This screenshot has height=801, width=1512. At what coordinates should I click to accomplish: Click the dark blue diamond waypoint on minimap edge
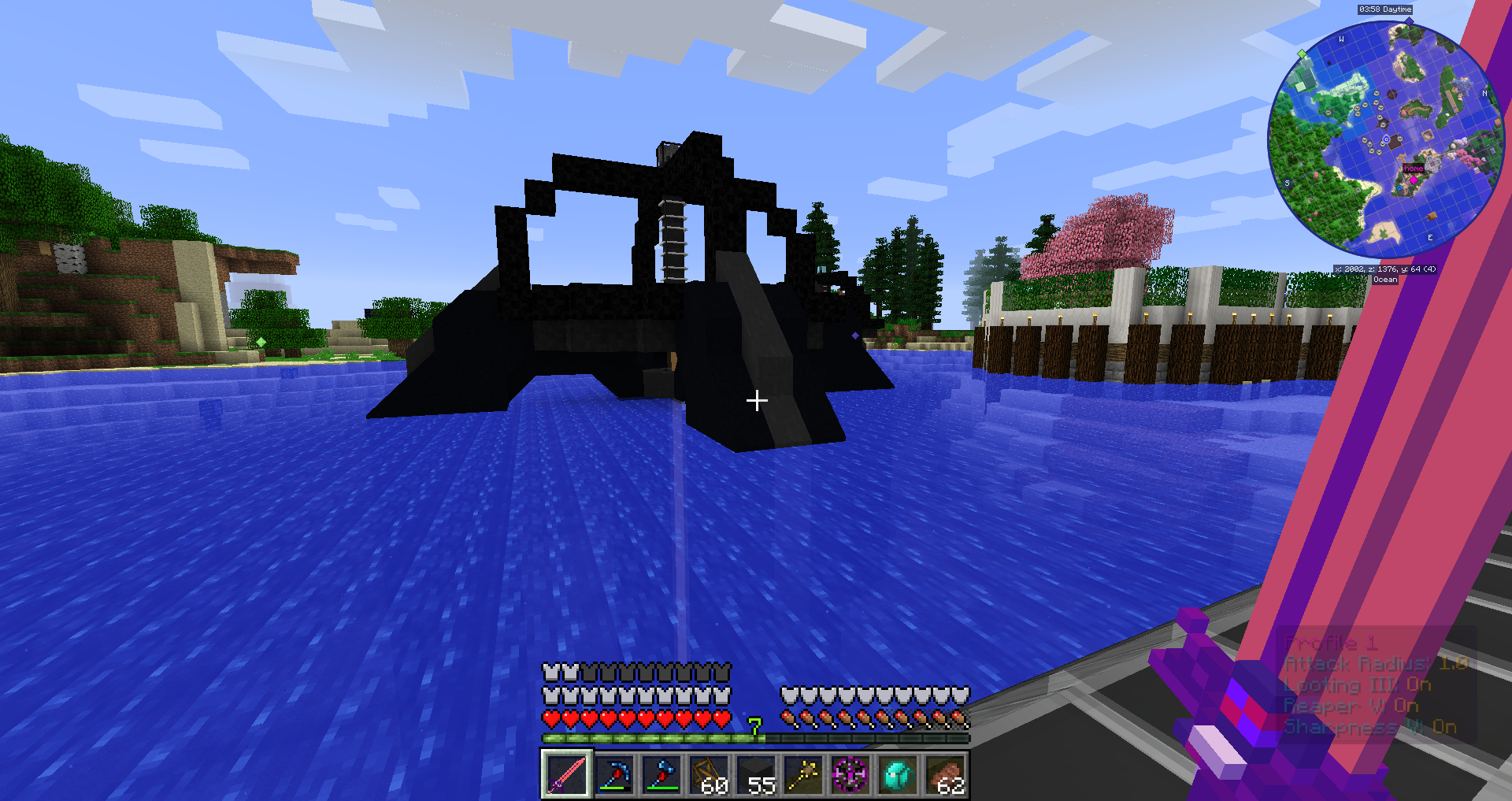(1409, 21)
